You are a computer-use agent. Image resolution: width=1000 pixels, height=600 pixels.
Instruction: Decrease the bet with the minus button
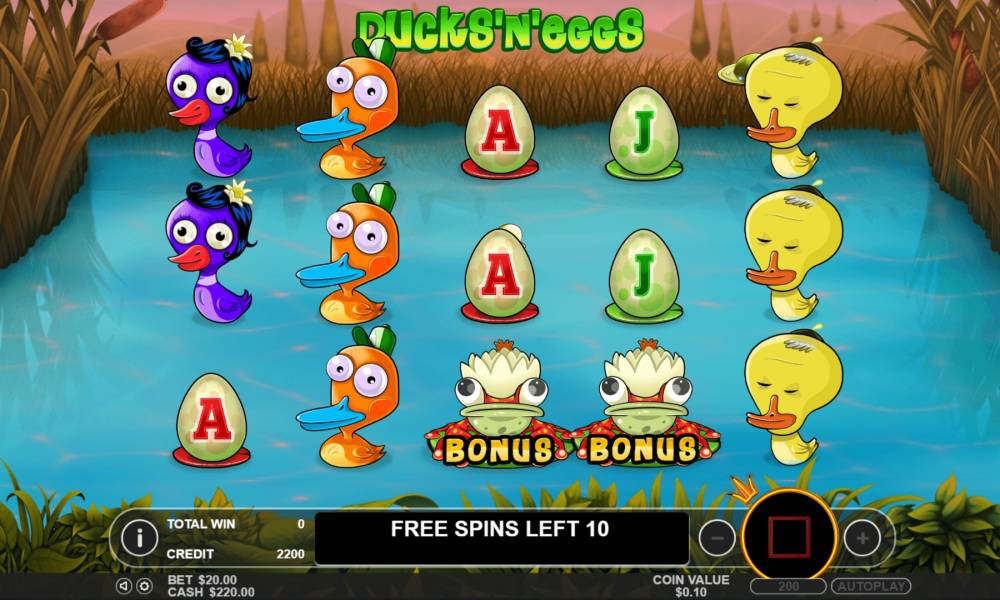pos(716,538)
